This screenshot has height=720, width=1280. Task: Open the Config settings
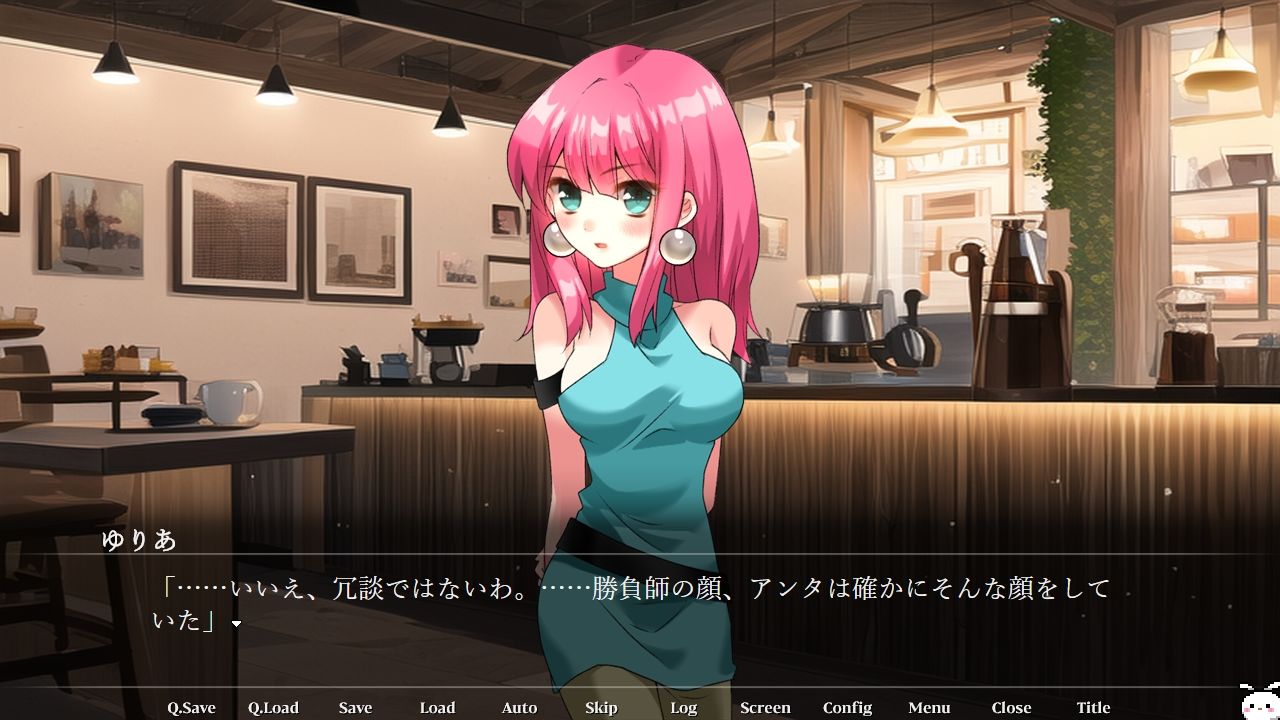coord(847,707)
